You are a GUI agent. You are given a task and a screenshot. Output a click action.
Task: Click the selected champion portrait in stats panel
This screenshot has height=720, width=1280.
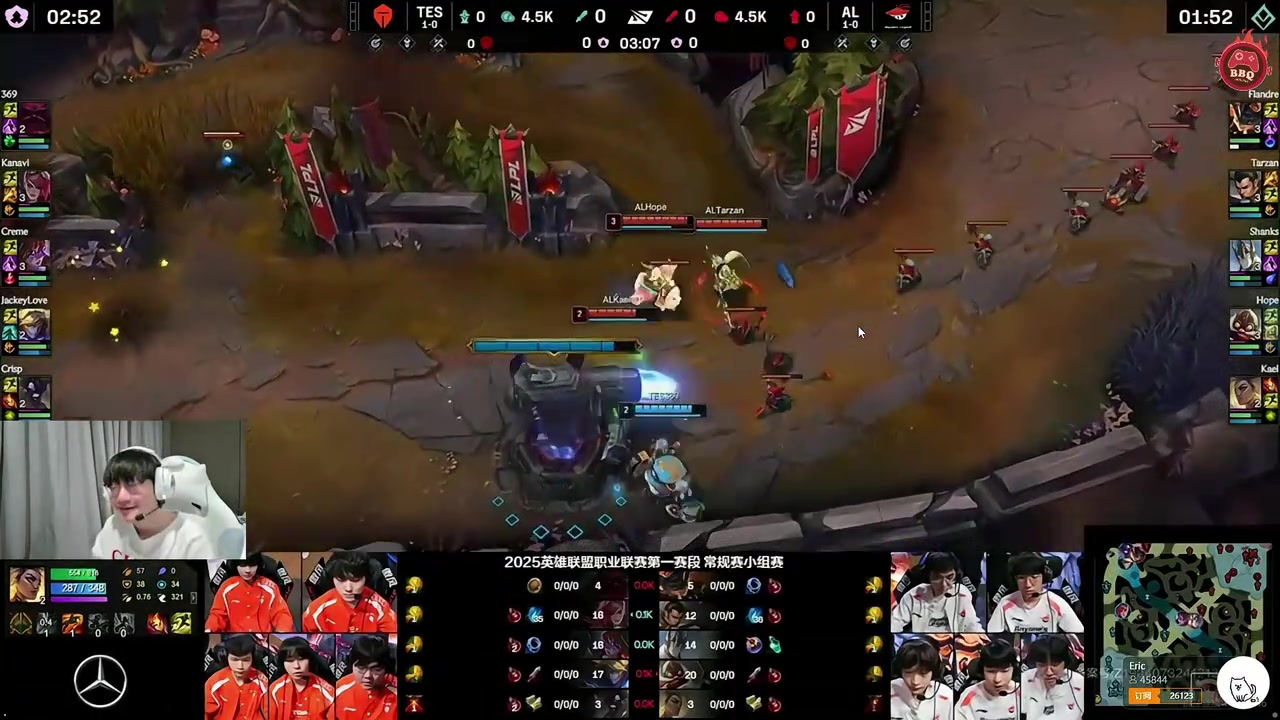click(27, 584)
